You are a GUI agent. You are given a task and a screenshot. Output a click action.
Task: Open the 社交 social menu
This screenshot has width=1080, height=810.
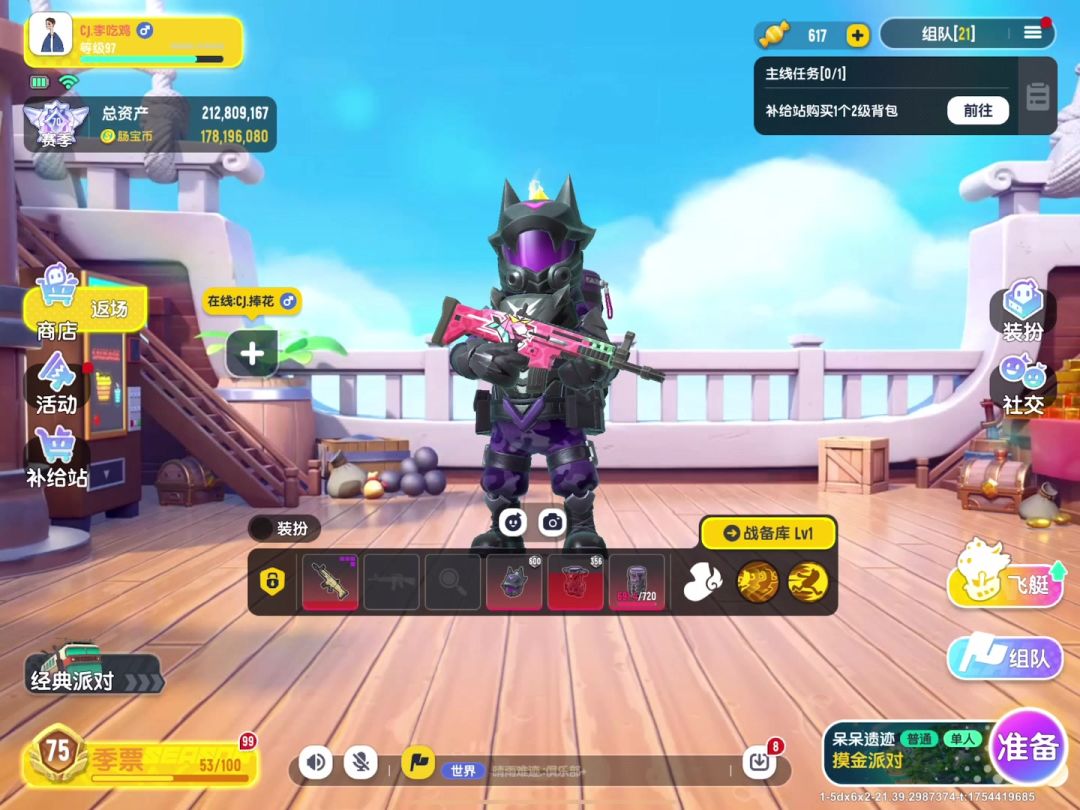pyautogui.click(x=1022, y=385)
